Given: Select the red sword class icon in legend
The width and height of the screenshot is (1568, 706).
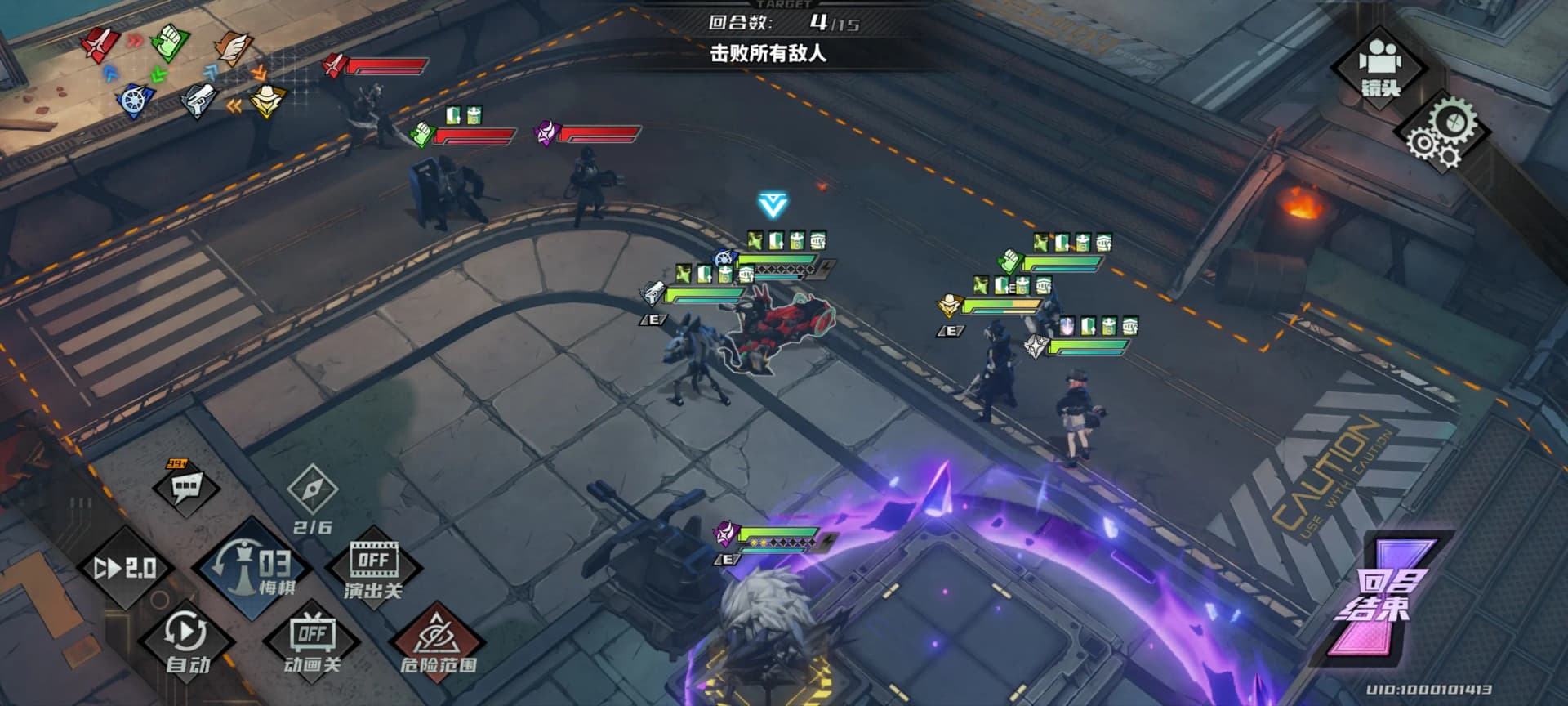Looking at the screenshot, I should [100, 44].
